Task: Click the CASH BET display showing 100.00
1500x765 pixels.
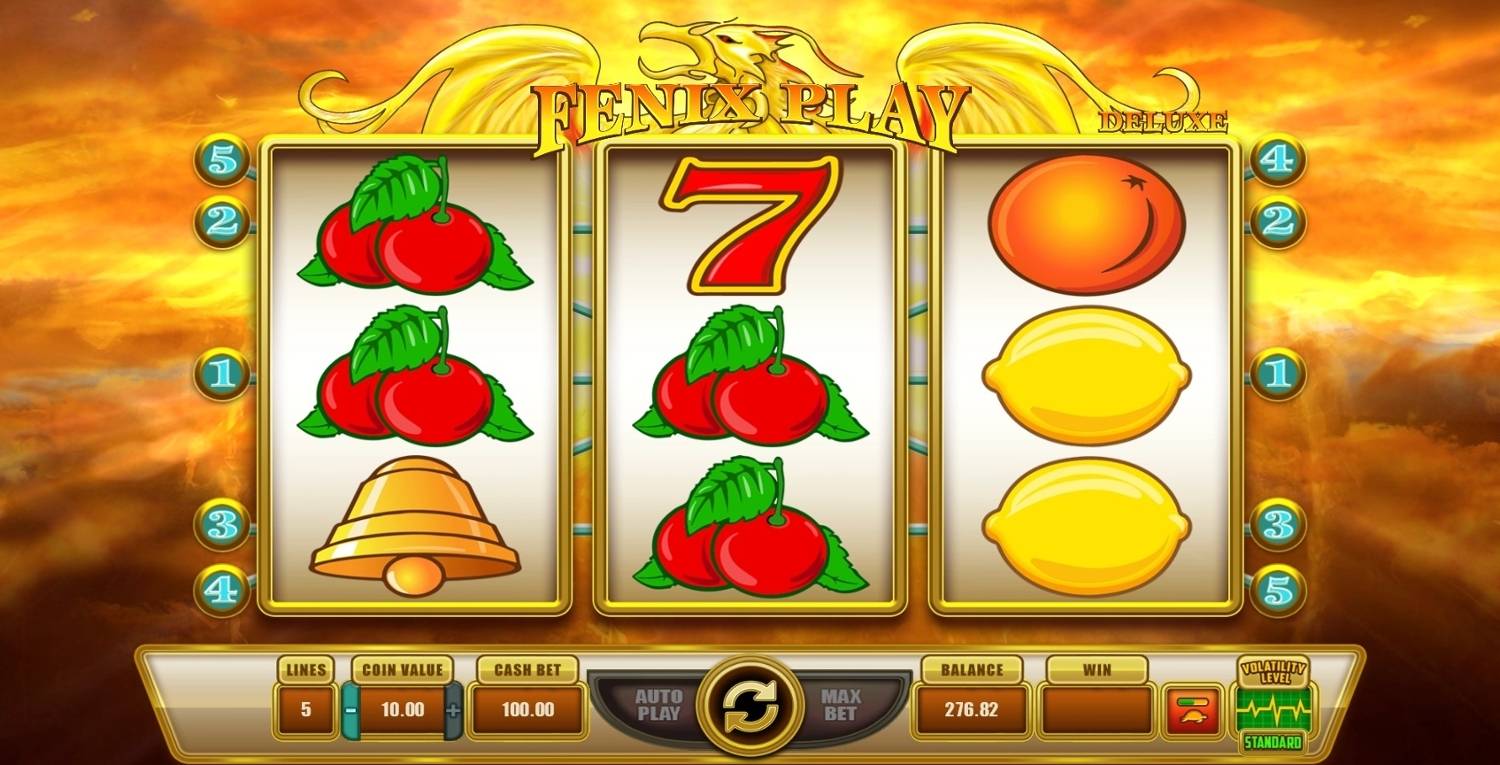Action: tap(528, 710)
